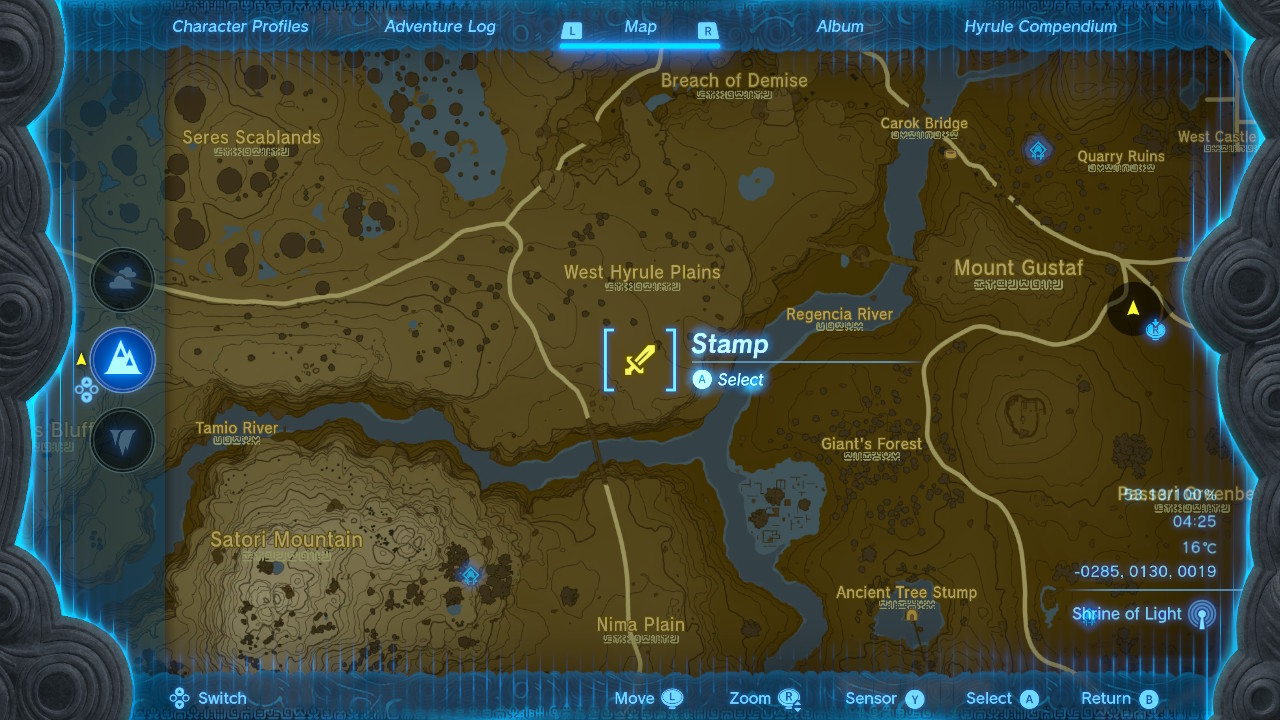Click the Switch icon in the bottom bar

click(179, 698)
